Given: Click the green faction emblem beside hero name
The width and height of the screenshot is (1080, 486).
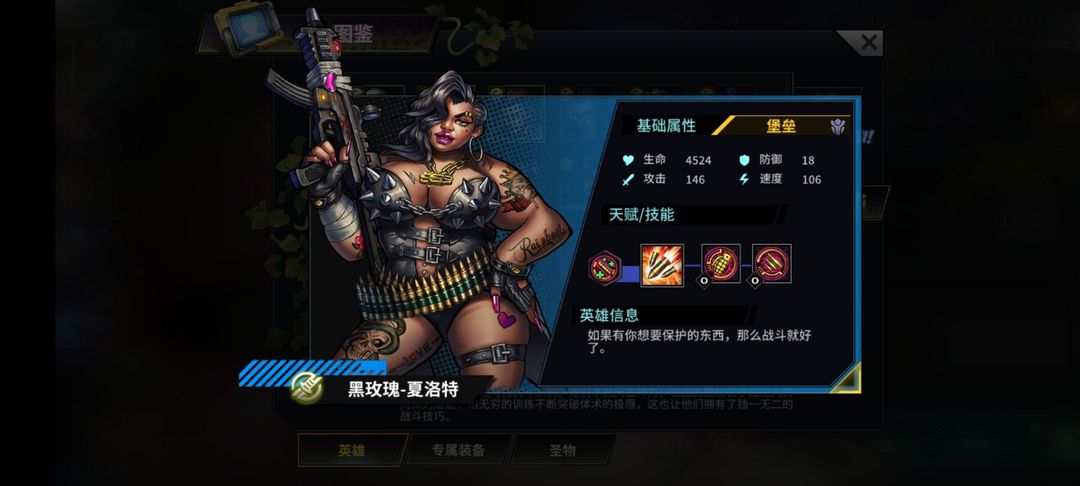Looking at the screenshot, I should tap(306, 387).
